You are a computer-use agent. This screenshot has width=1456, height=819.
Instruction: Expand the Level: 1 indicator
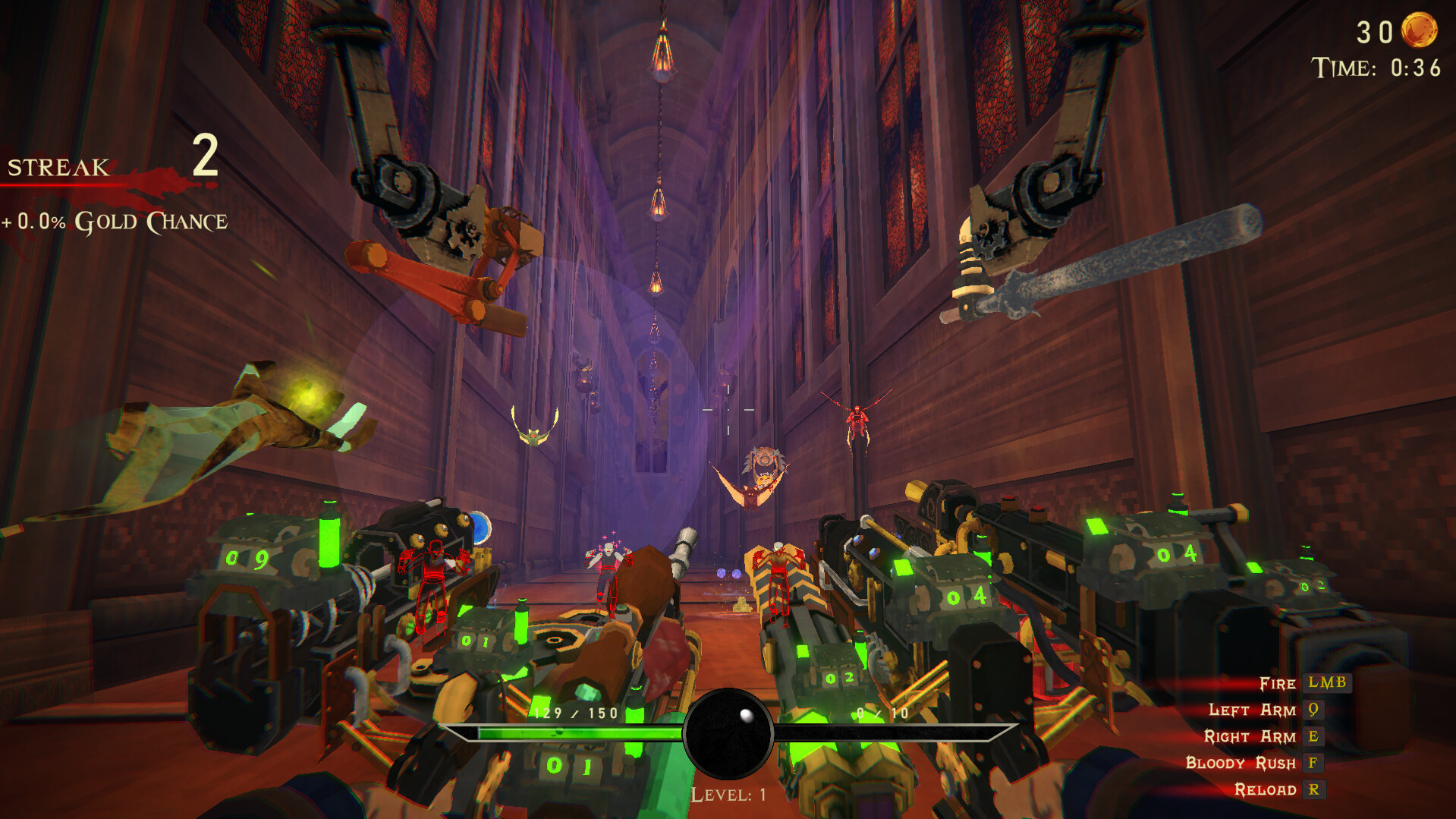728,794
